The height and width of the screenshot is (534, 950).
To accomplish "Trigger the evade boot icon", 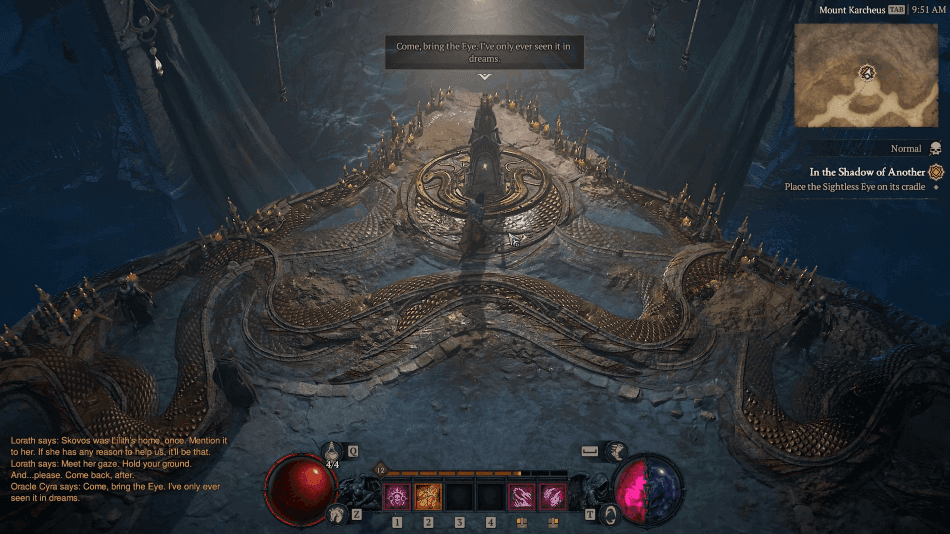I will pos(617,452).
